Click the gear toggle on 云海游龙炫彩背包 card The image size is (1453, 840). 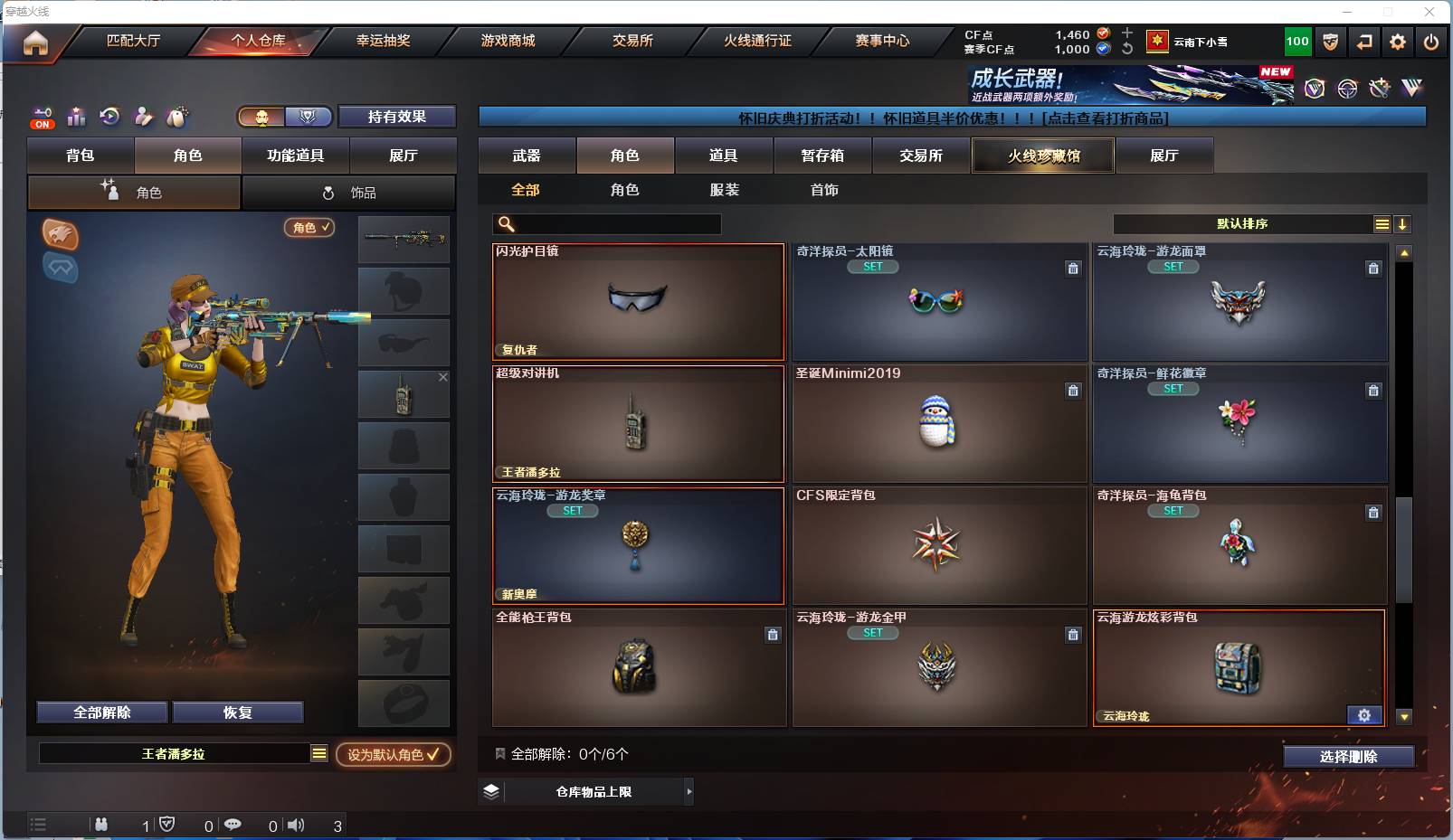tap(1364, 714)
